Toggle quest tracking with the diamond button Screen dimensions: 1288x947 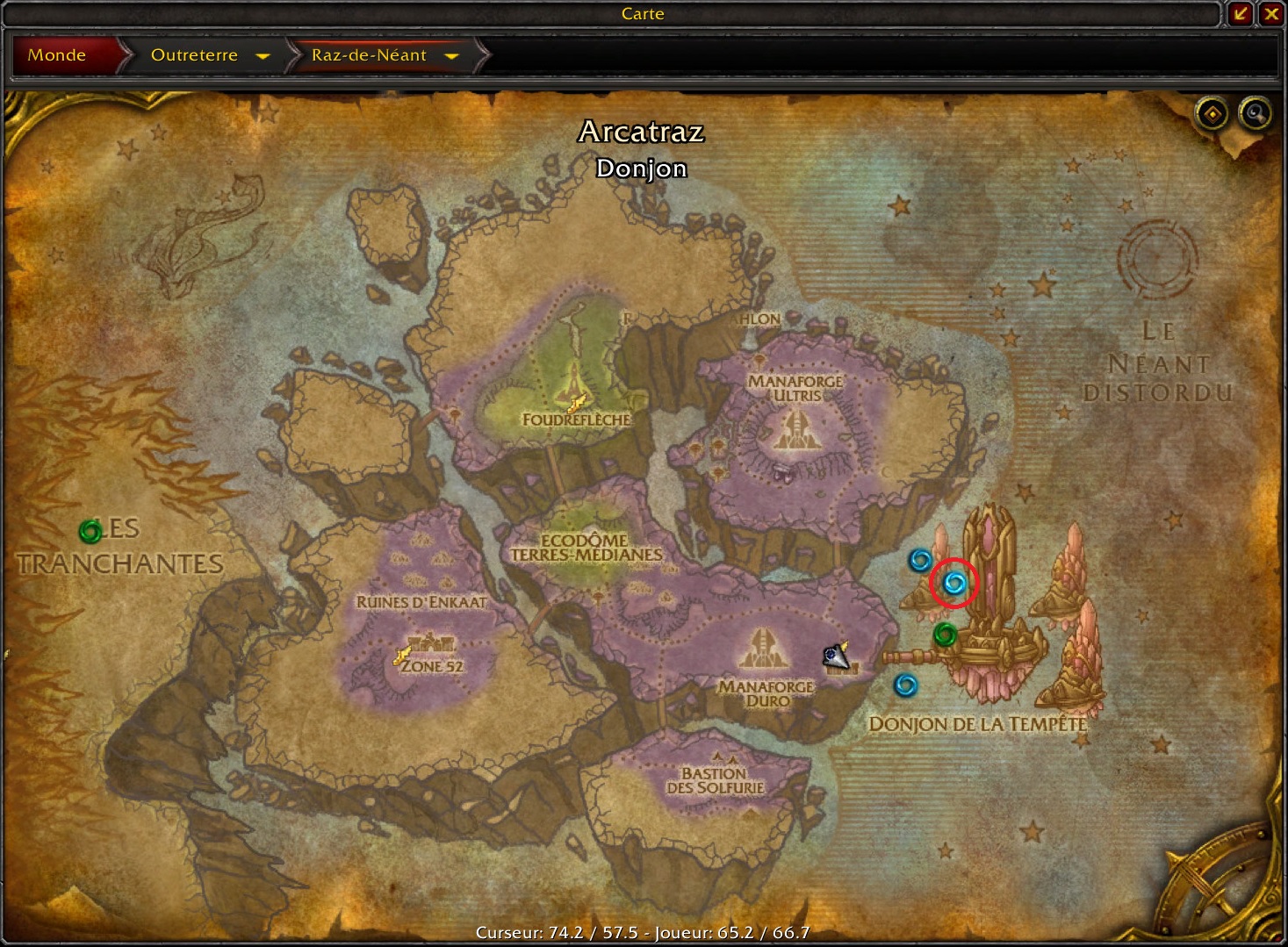(x=1211, y=114)
